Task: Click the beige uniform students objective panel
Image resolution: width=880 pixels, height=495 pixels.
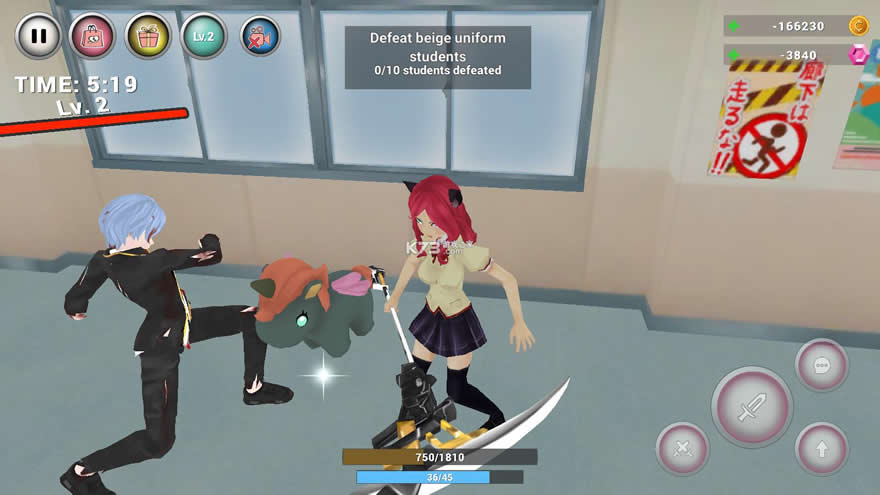Action: tap(438, 55)
